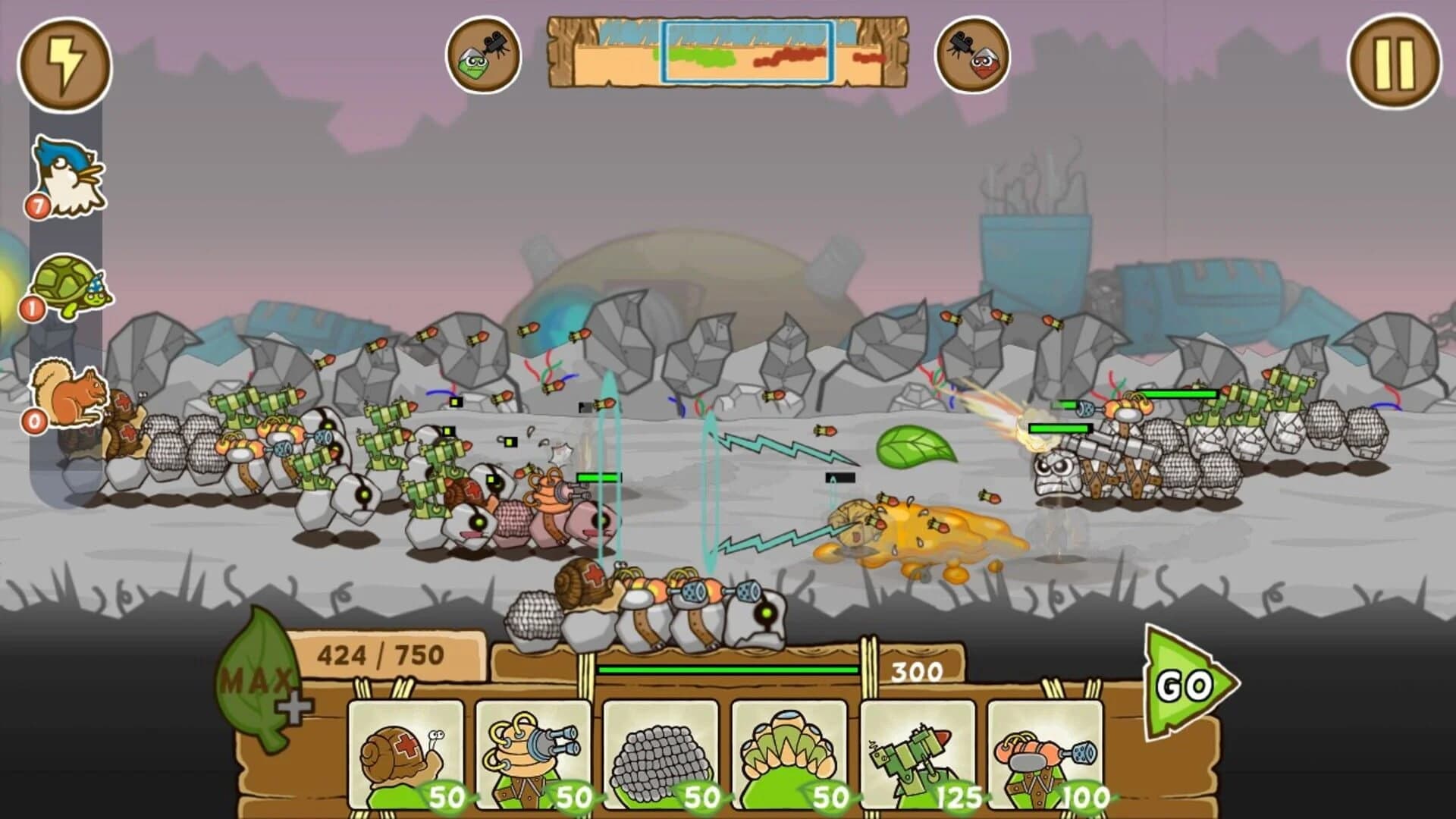Click the 424/750 leaf counter
Screen dimensions: 1456x819
379,652
